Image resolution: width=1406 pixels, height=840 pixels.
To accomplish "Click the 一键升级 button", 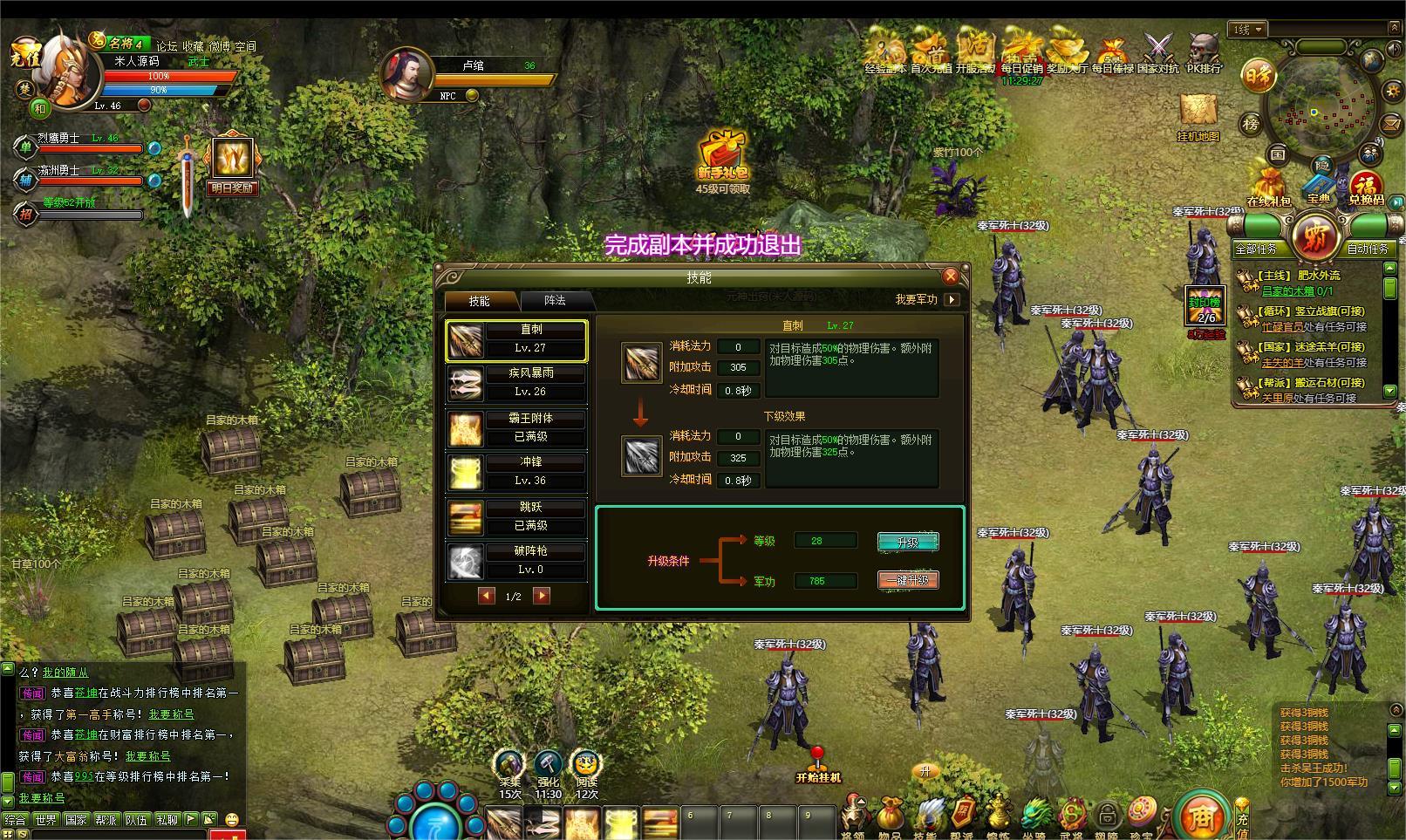I will (x=908, y=580).
